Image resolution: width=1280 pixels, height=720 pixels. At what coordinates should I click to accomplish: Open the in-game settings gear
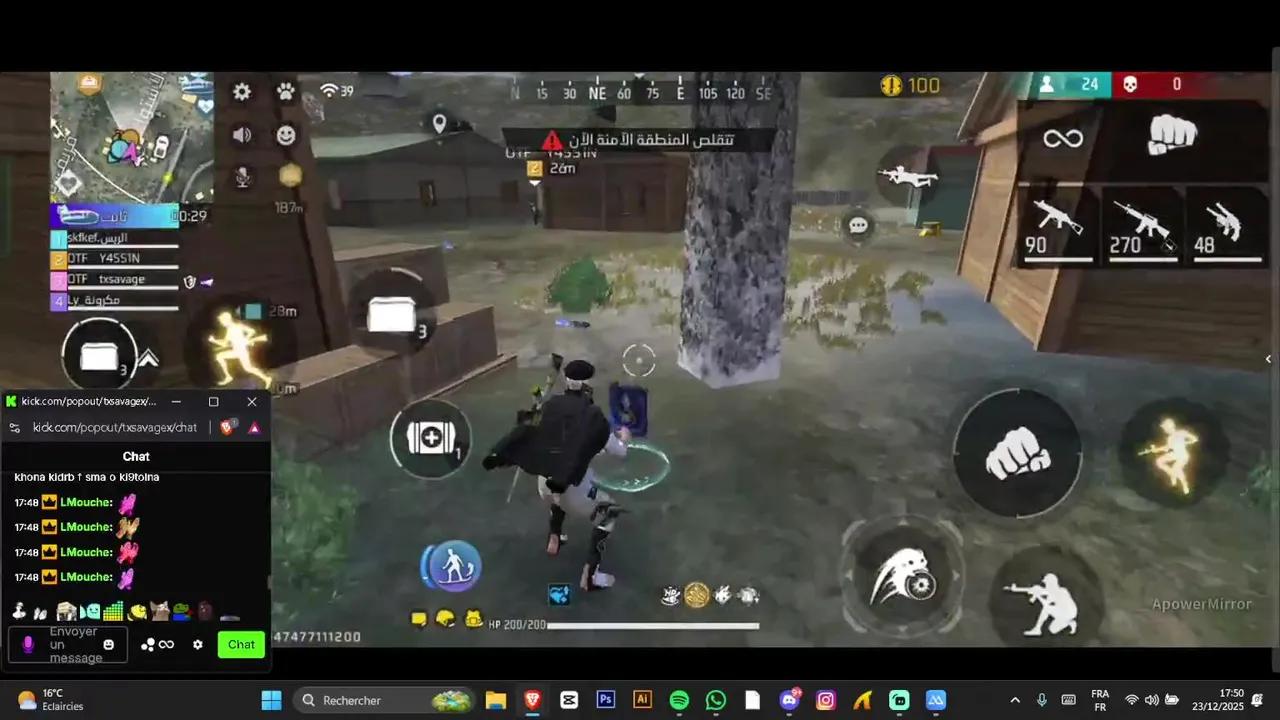[241, 92]
